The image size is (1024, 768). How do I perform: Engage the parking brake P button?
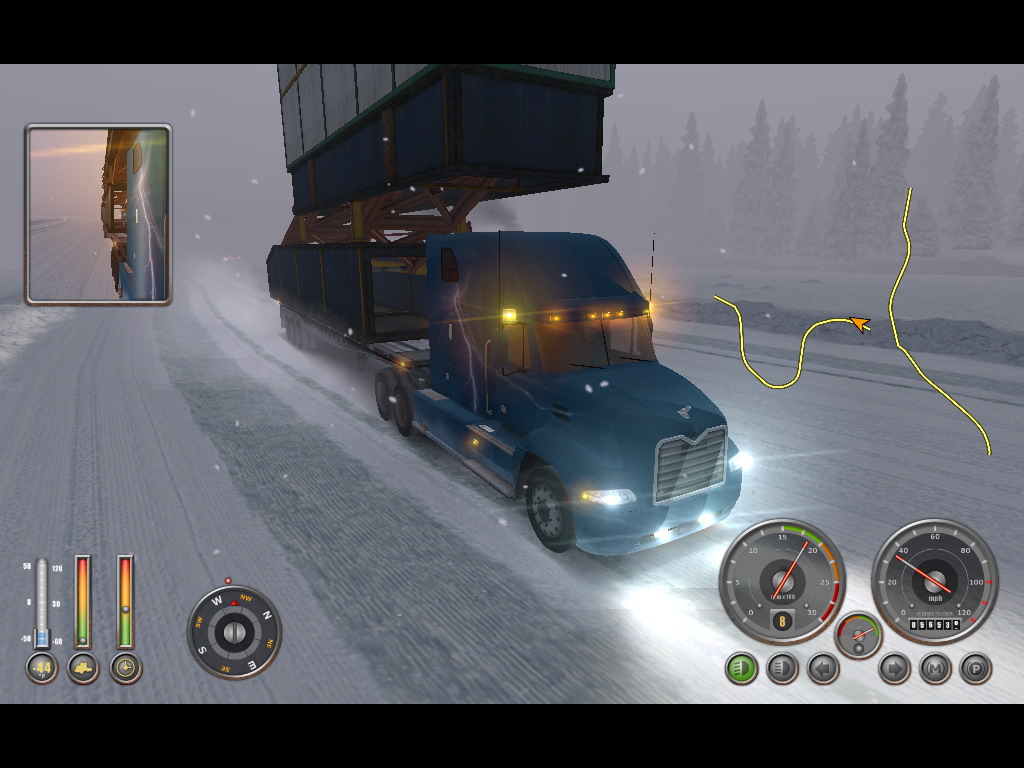tap(976, 668)
